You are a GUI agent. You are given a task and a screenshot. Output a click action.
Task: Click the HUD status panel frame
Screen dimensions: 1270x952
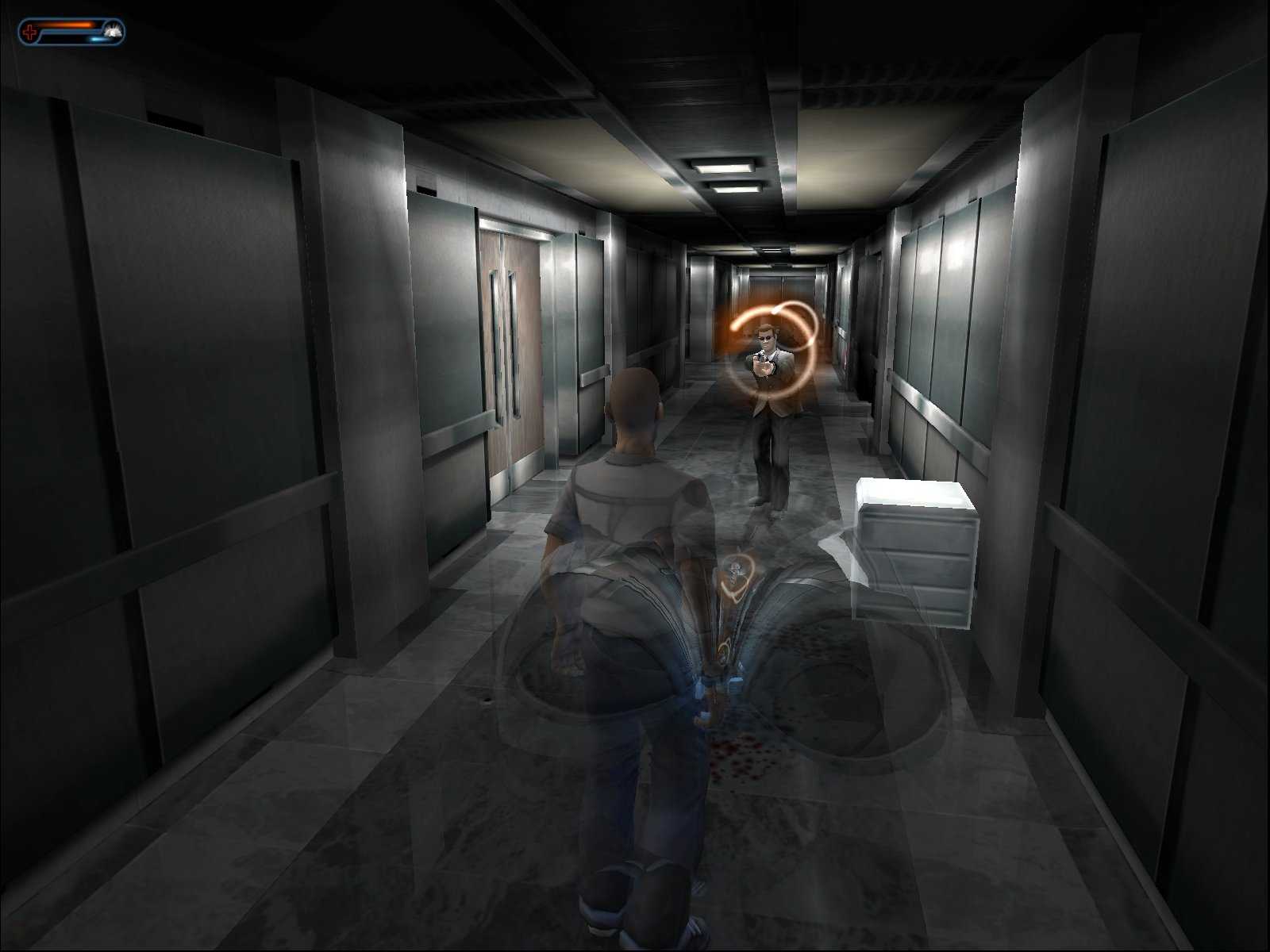71,32
